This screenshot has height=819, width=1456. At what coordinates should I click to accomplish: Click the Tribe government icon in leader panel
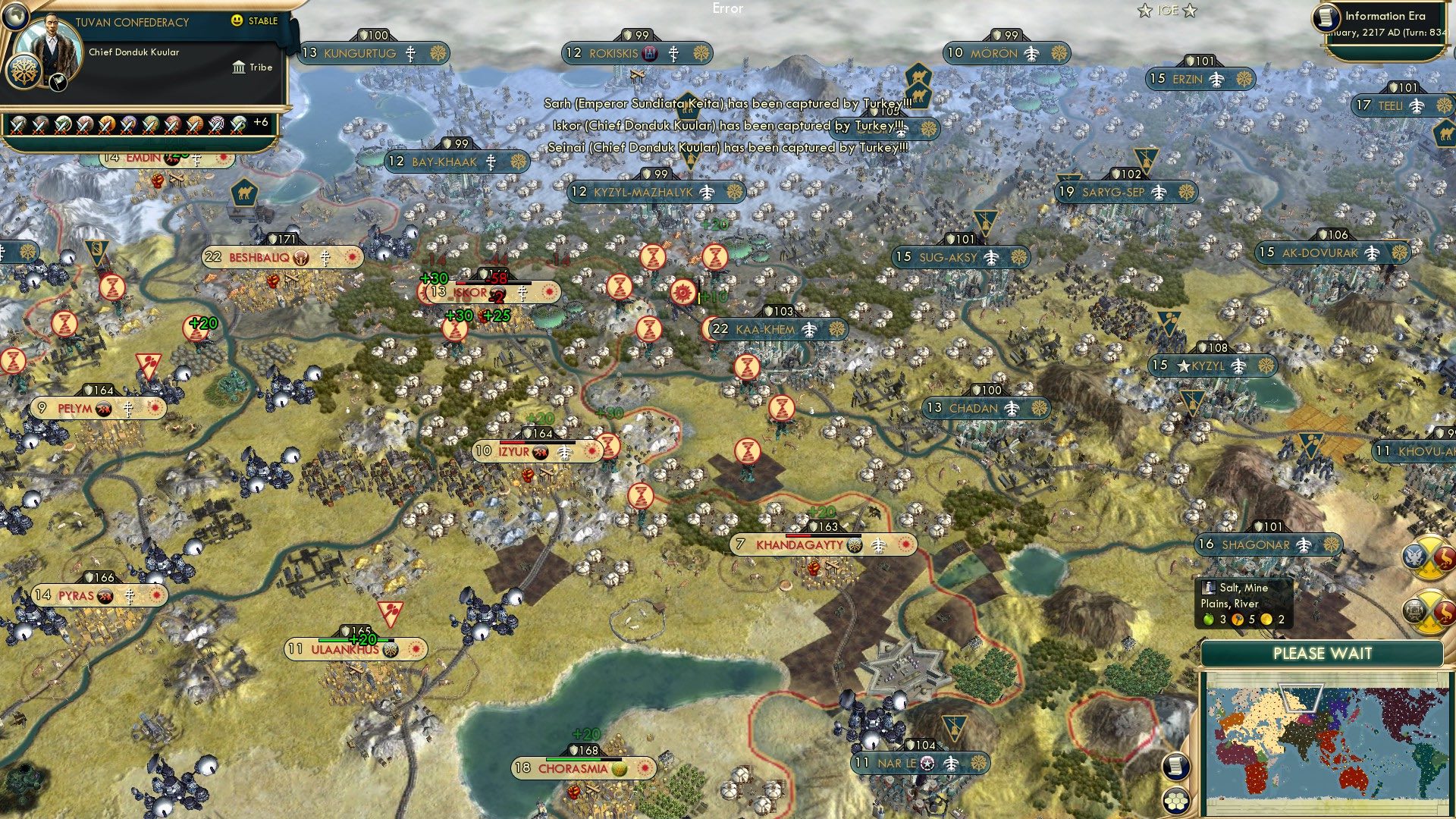point(997,67)
